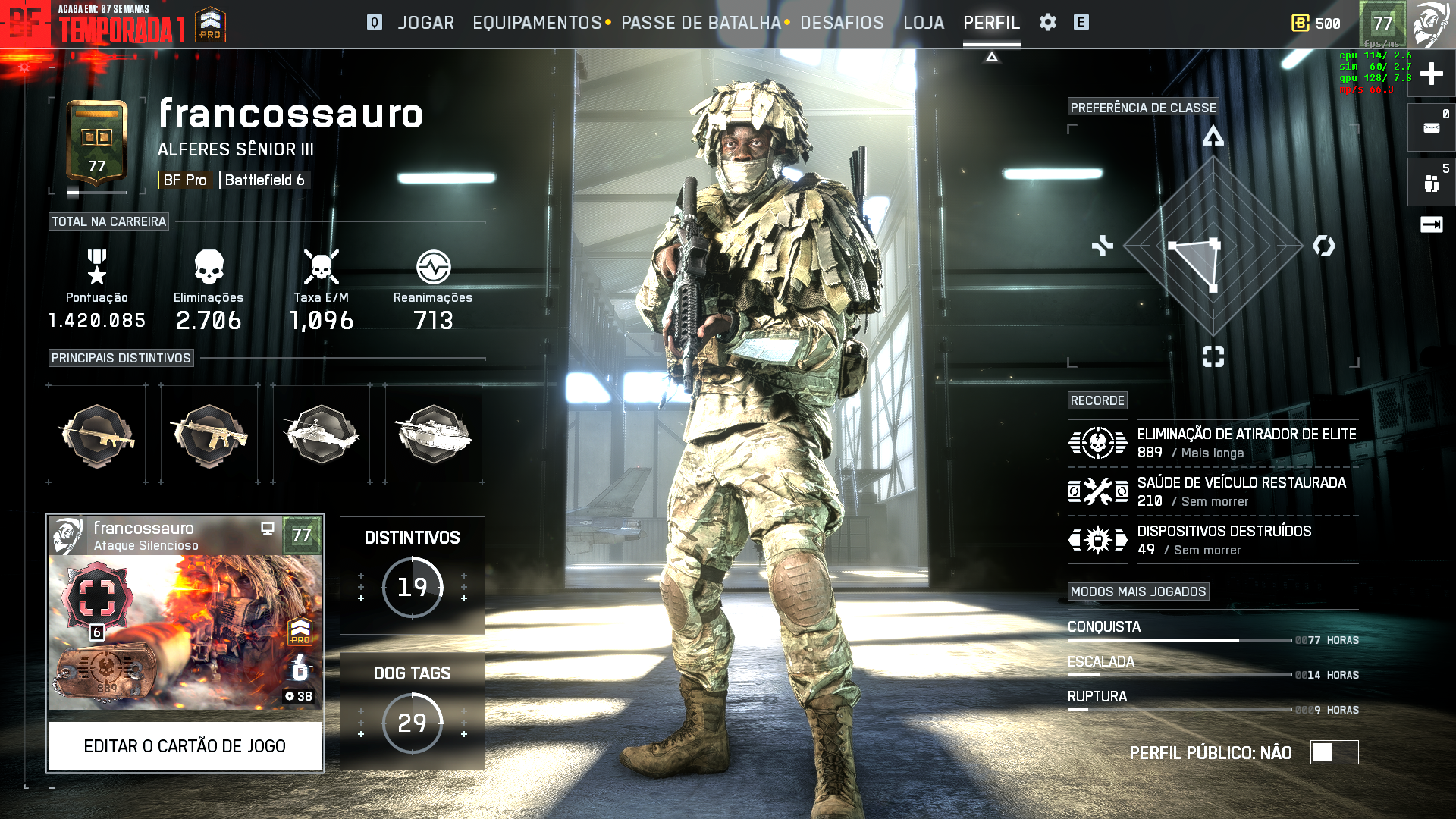Open the LOJA store tab
This screenshot has height=819, width=1456.
[924, 23]
